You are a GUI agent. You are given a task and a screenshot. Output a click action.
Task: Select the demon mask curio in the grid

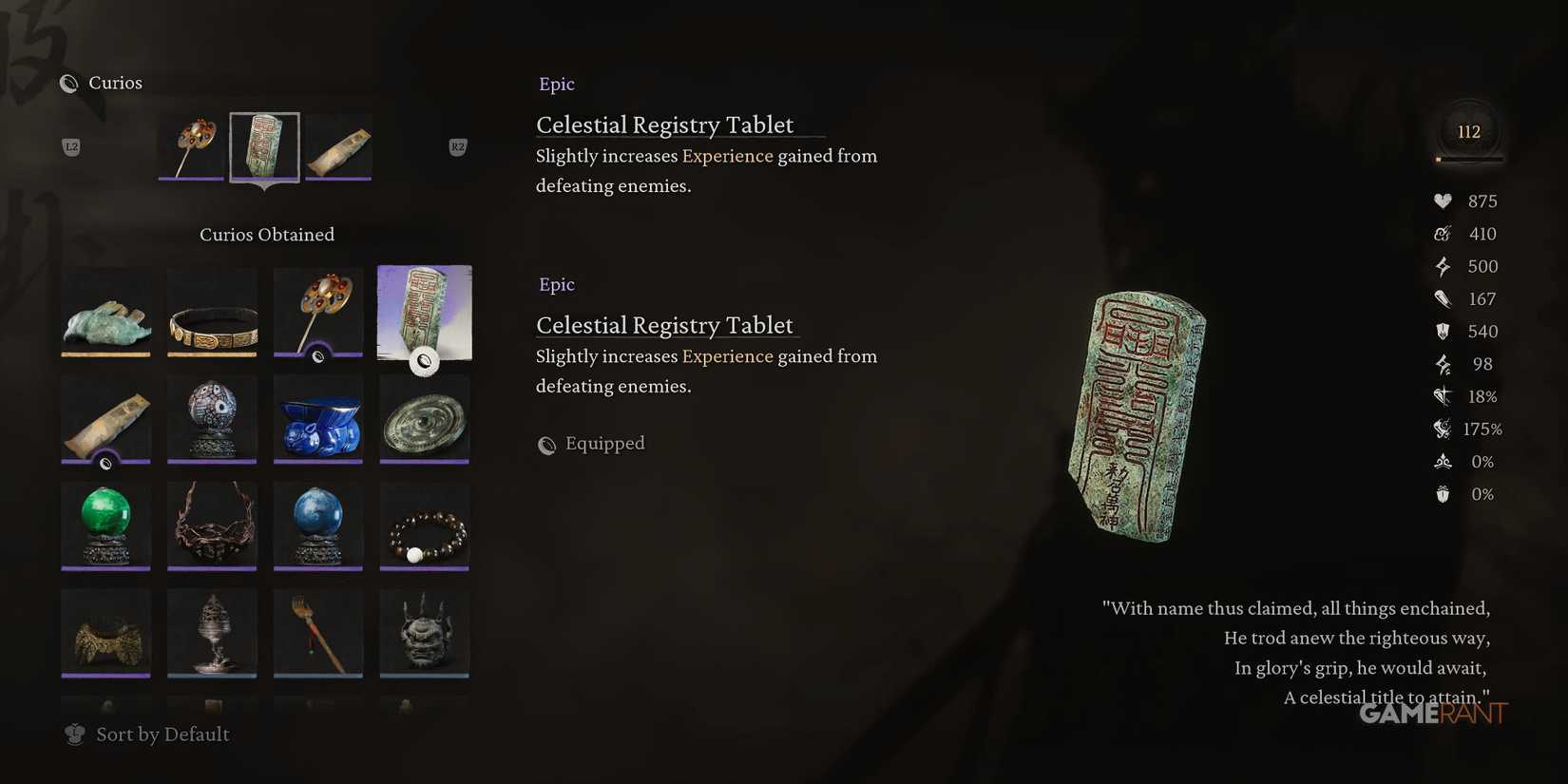424,632
